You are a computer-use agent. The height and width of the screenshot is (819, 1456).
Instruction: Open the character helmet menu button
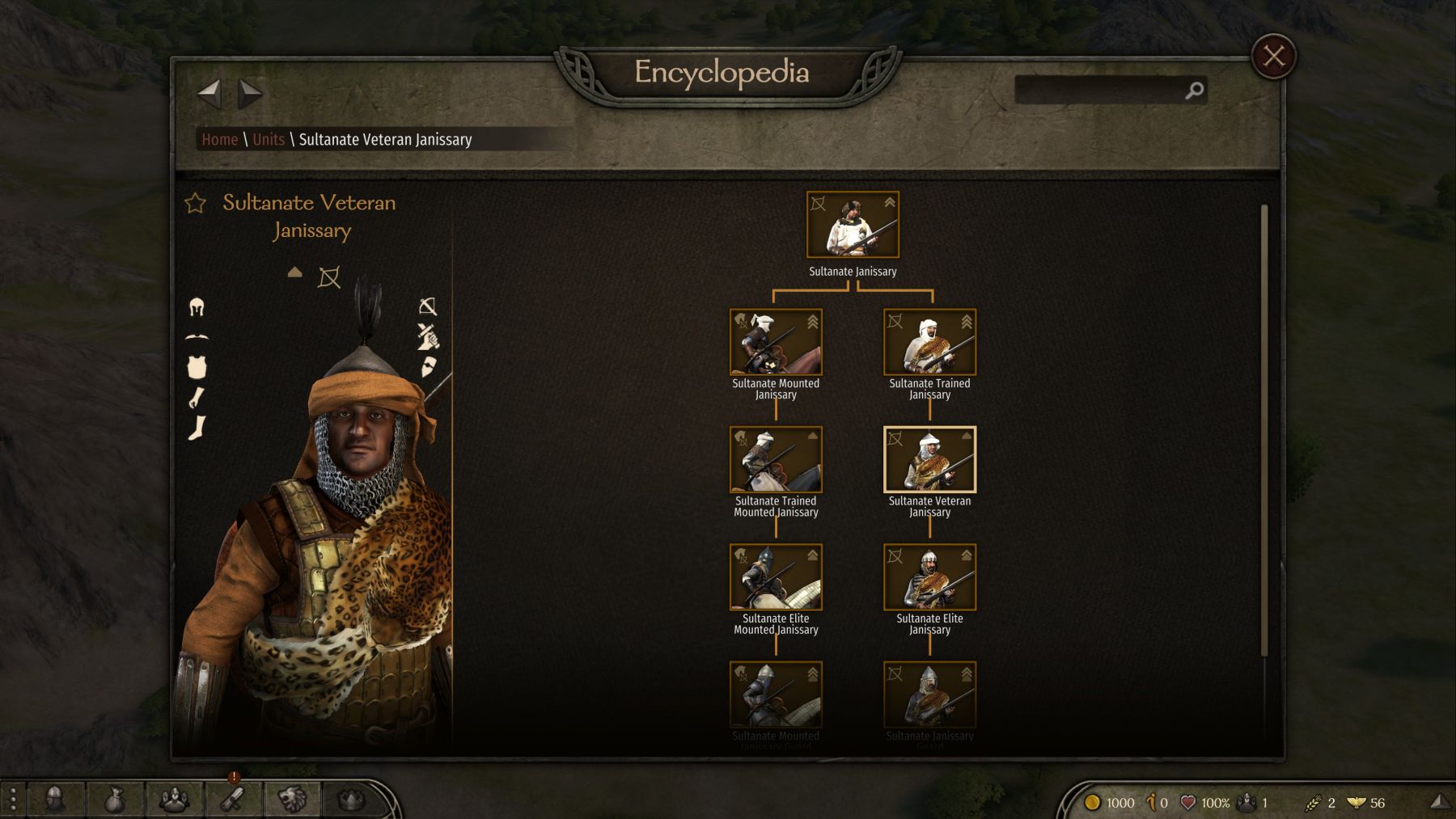pos(55,800)
